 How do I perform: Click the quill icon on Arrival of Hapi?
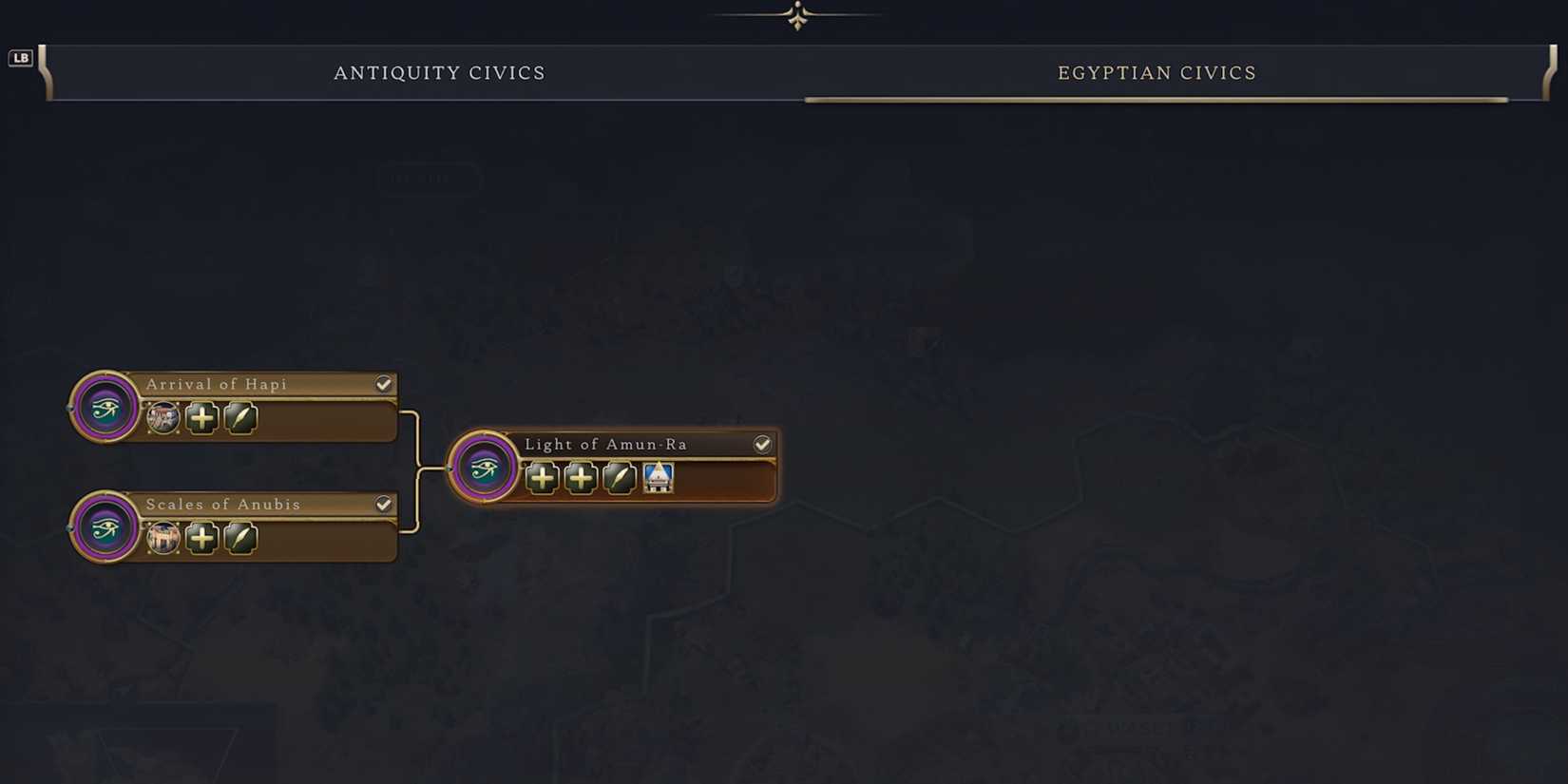[x=239, y=419]
